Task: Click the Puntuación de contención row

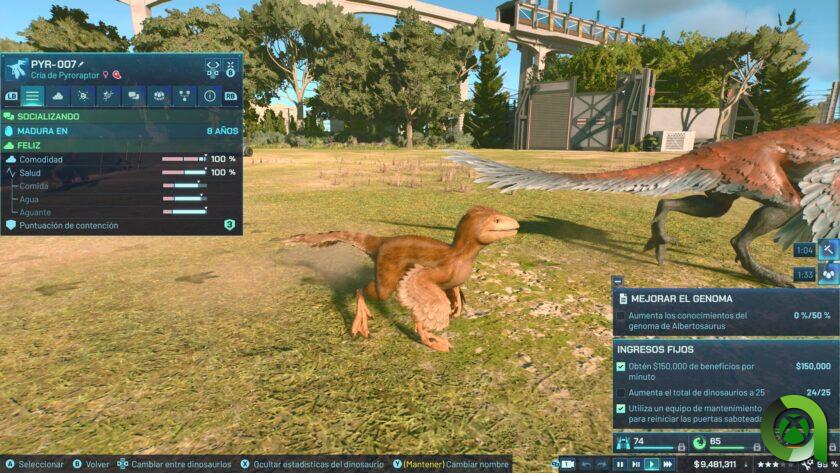Action: (120, 225)
